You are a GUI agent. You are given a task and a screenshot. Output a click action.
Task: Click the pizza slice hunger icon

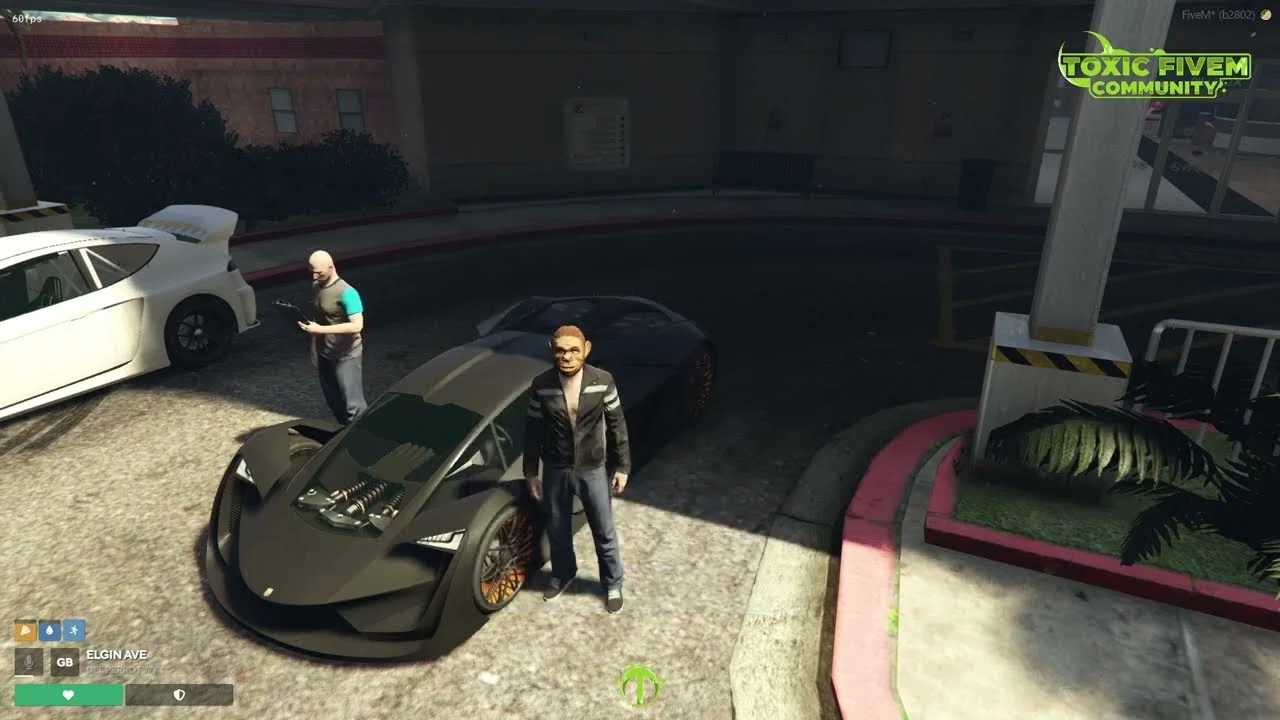pyautogui.click(x=25, y=631)
